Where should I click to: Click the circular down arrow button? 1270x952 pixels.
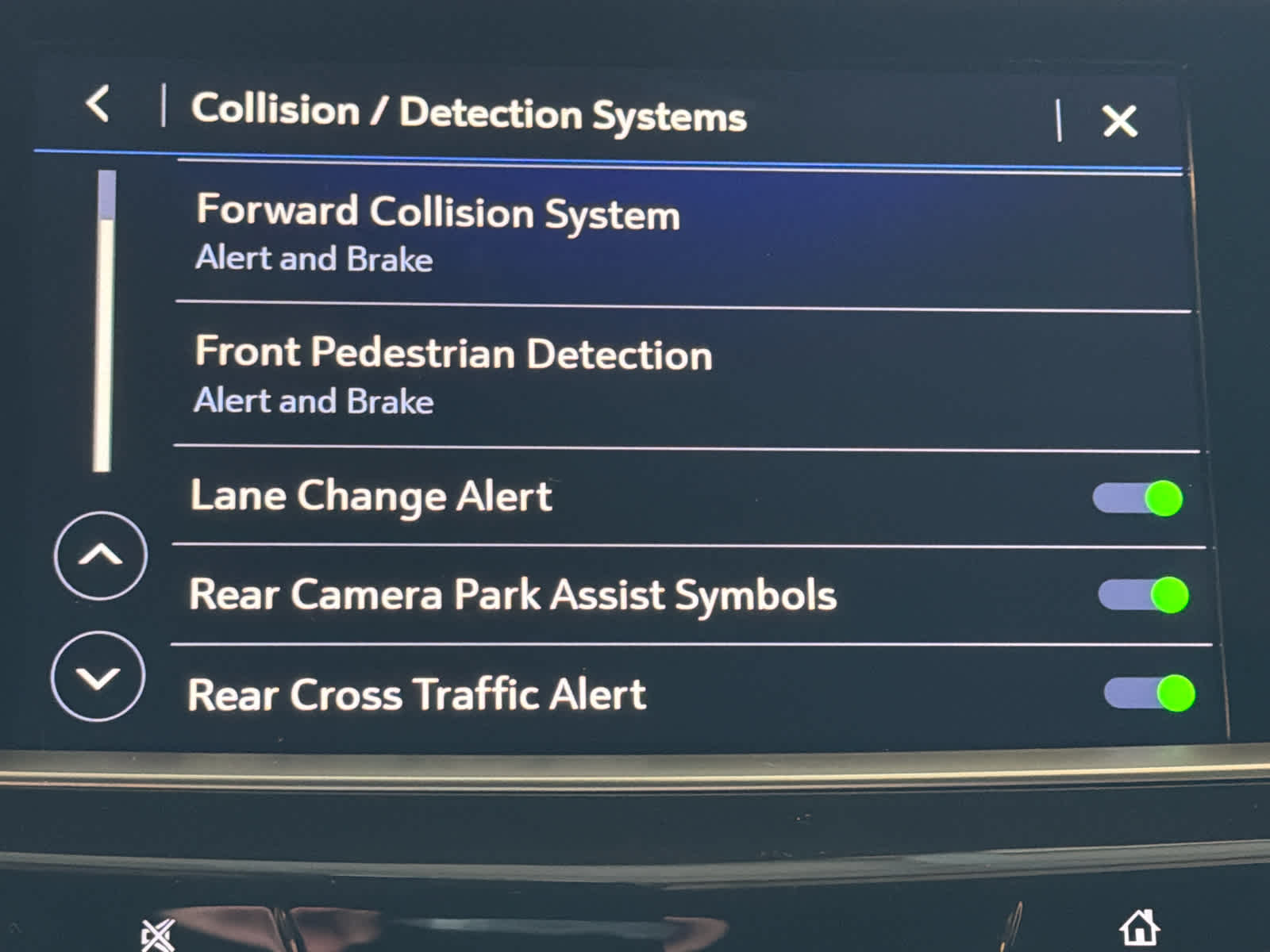click(x=98, y=677)
